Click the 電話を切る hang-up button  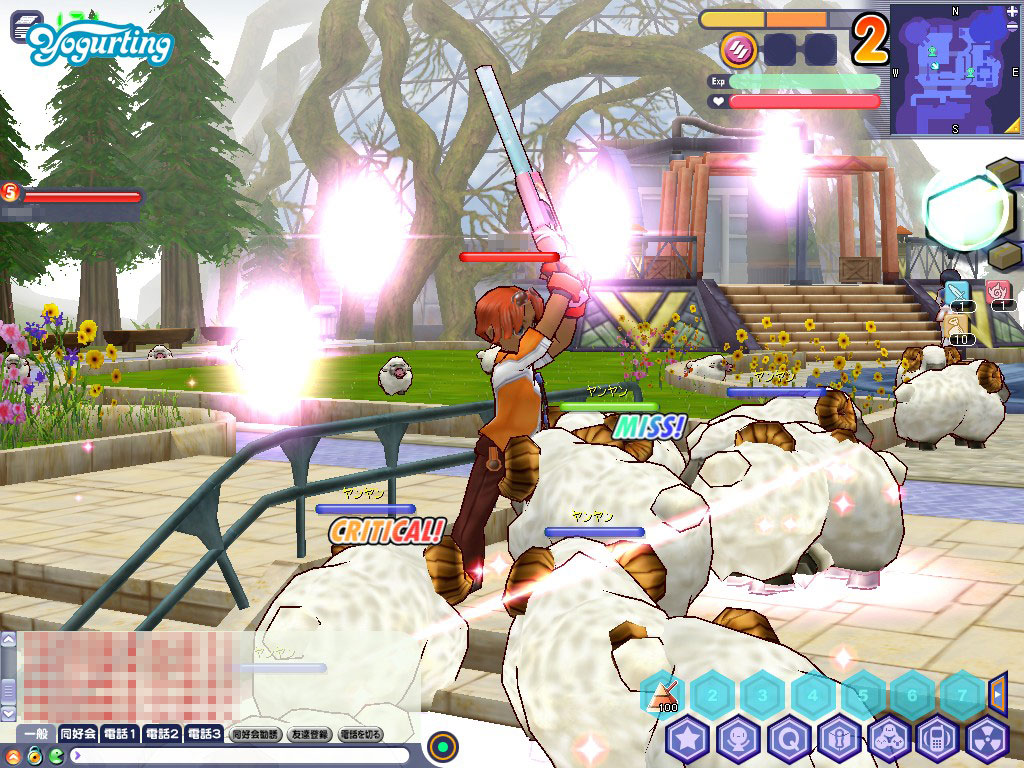[x=361, y=734]
